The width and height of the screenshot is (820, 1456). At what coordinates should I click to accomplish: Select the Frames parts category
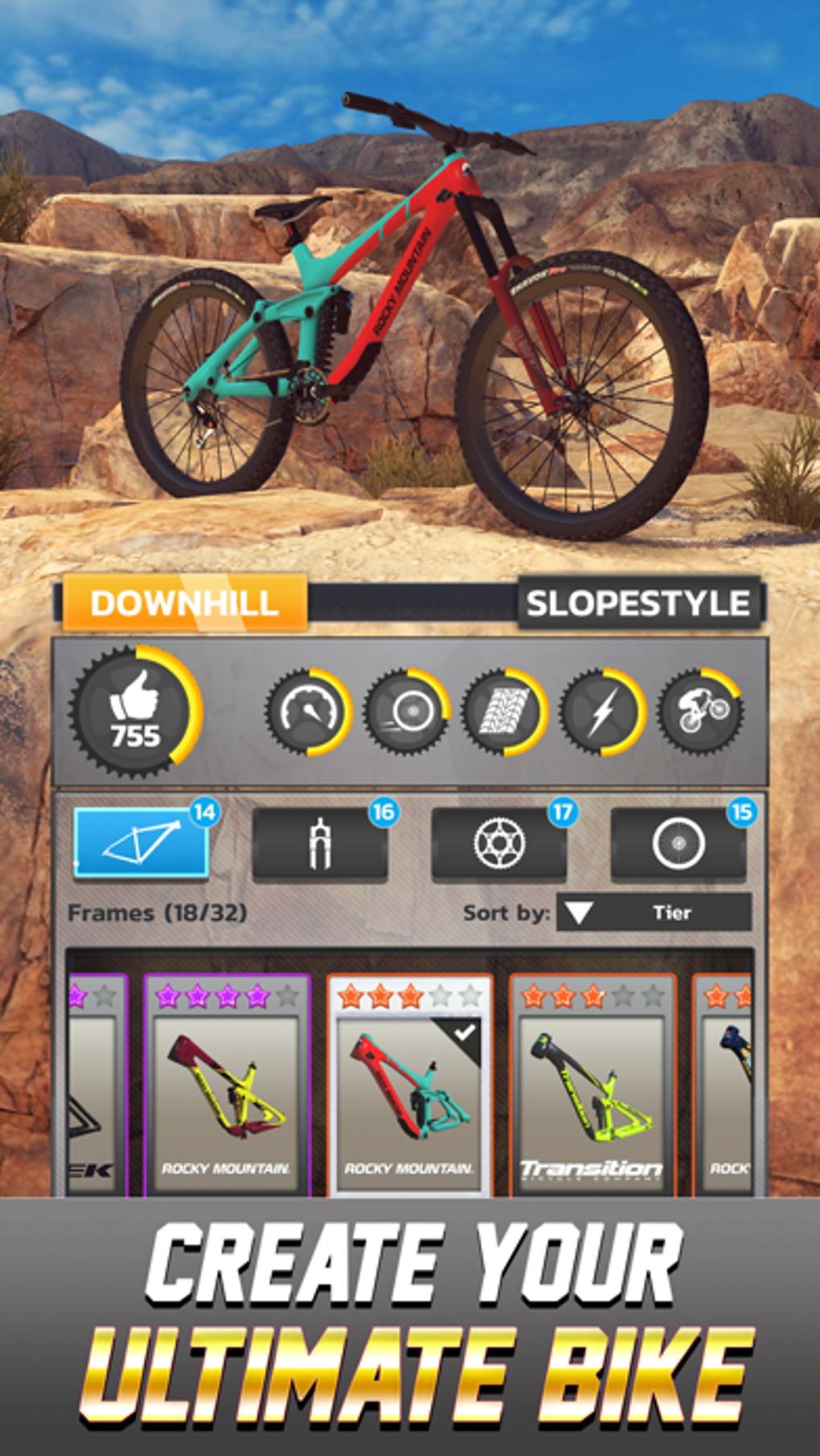tap(141, 842)
